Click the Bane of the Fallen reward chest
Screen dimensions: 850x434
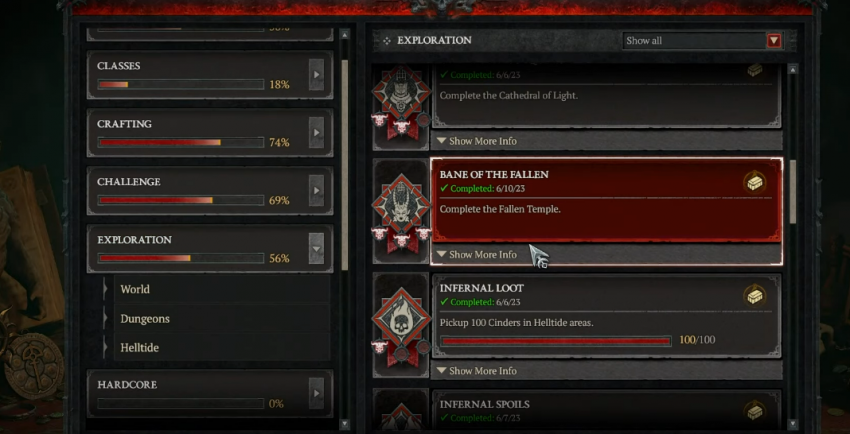(x=755, y=182)
